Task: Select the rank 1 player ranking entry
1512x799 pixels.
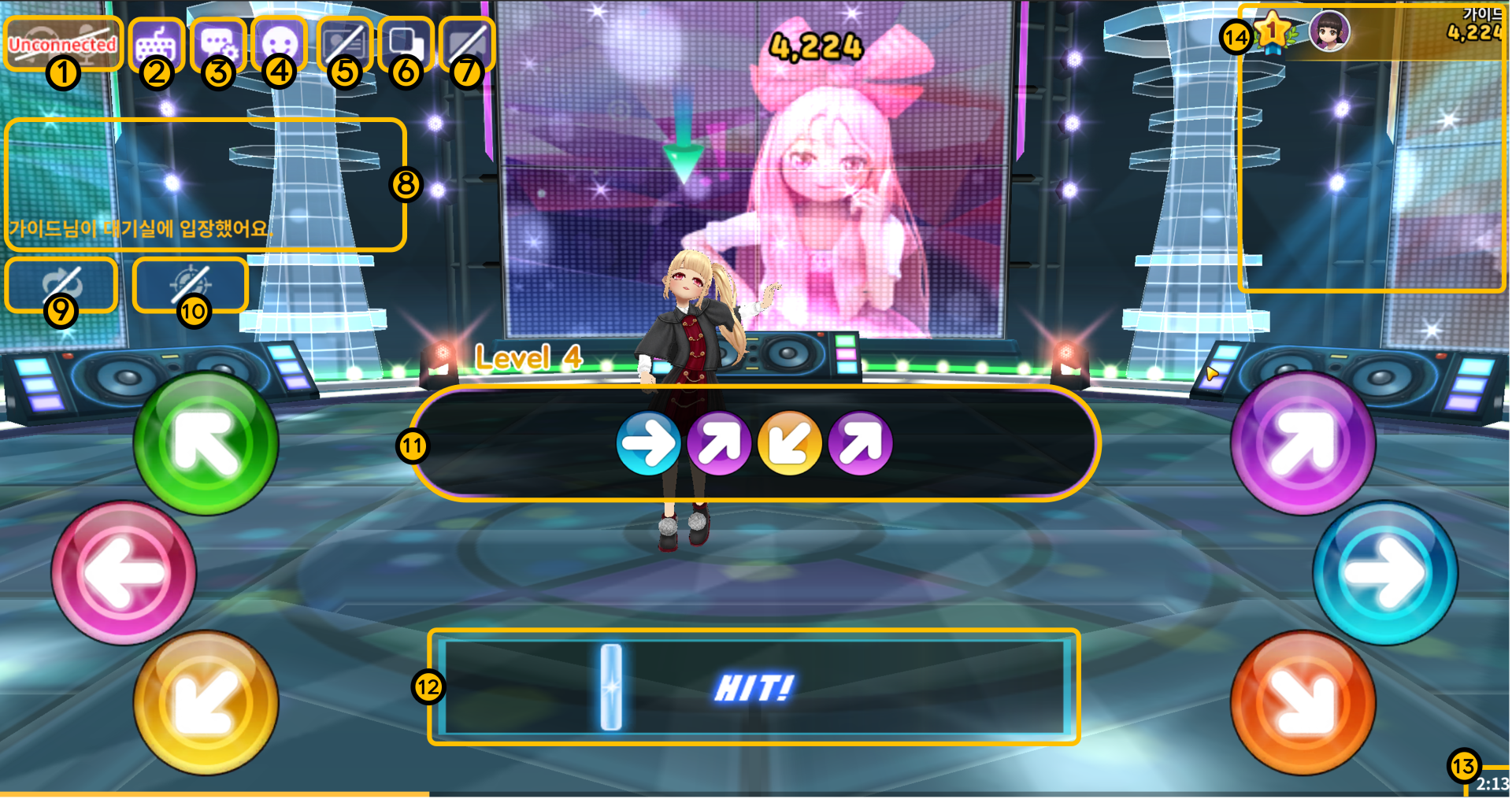Action: [x=1370, y=33]
